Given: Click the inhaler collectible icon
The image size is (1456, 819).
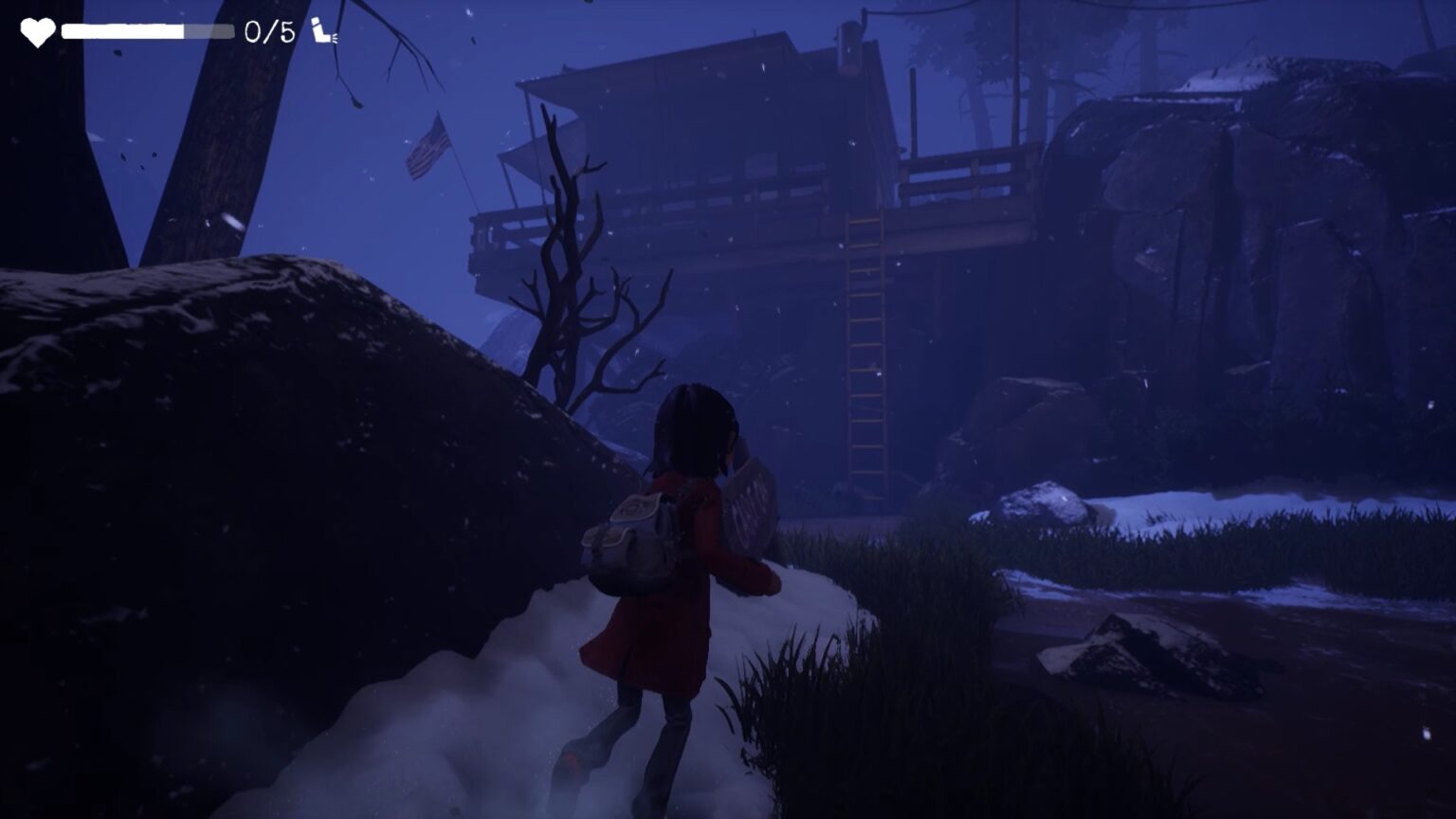Looking at the screenshot, I should point(323,31).
